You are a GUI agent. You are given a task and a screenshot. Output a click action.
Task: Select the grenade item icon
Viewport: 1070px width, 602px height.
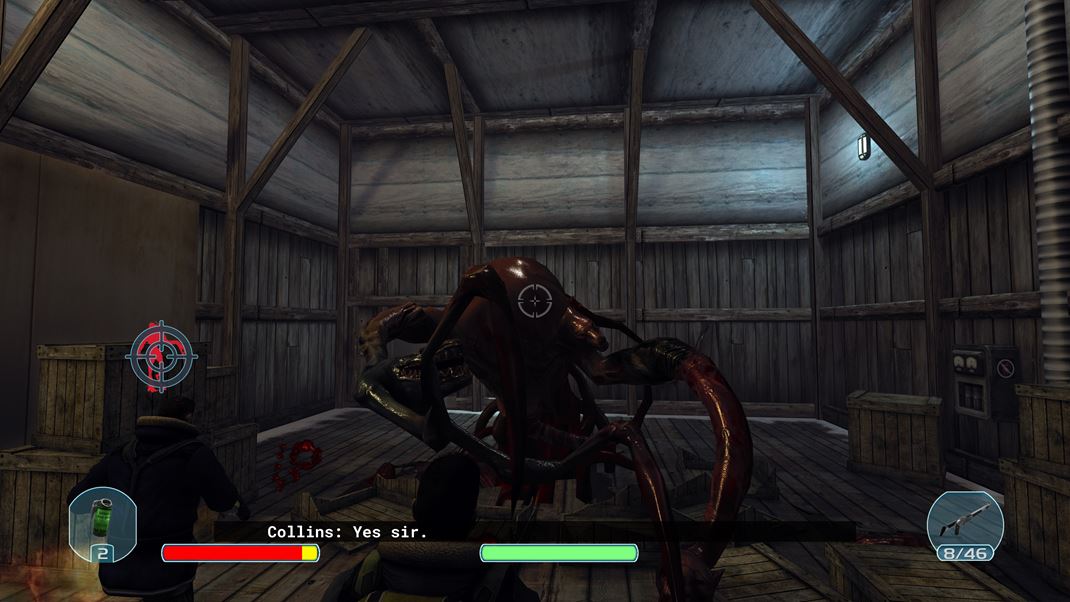pyautogui.click(x=103, y=520)
